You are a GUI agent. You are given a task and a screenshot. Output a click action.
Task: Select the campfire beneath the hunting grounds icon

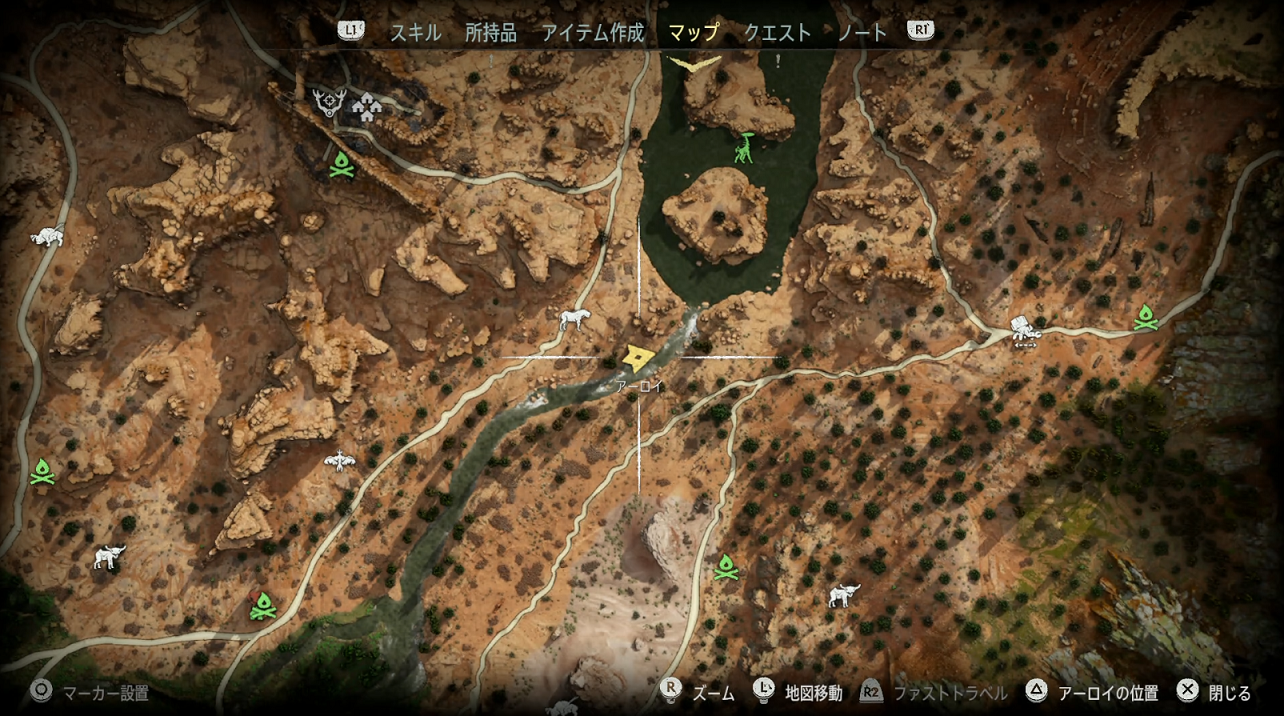[x=341, y=166]
